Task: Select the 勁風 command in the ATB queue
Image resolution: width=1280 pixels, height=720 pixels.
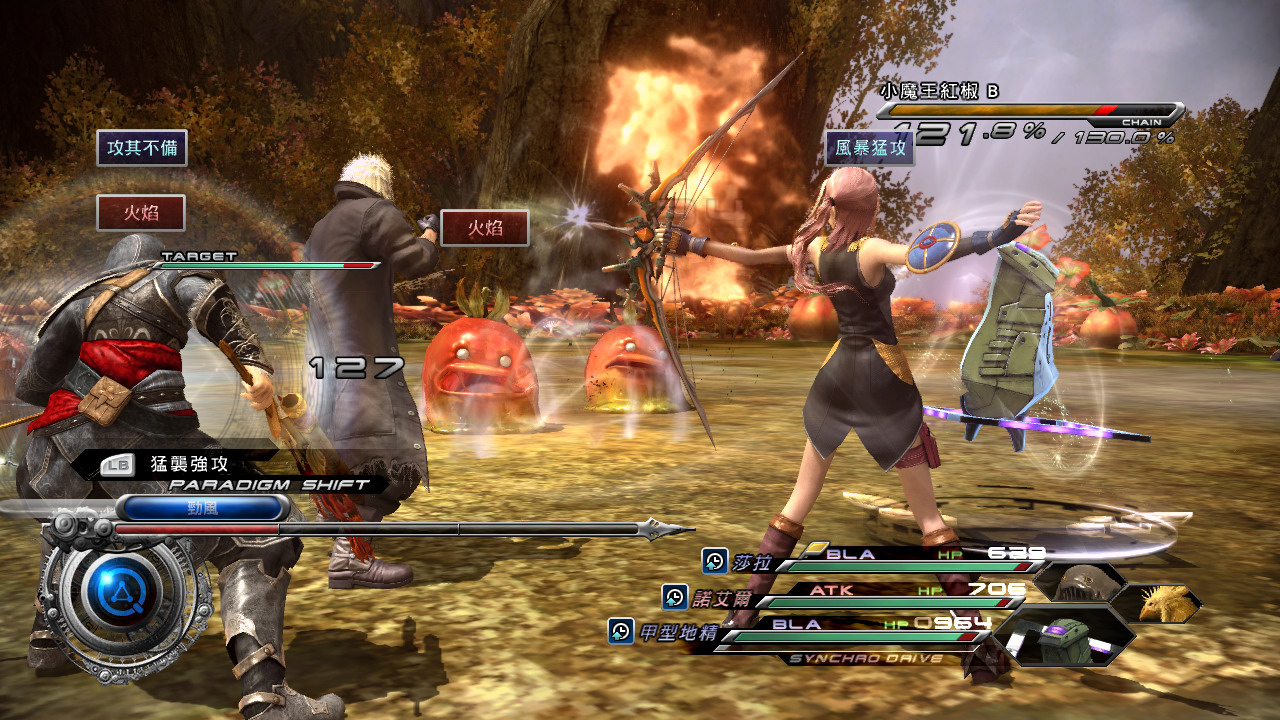Action: tap(202, 507)
